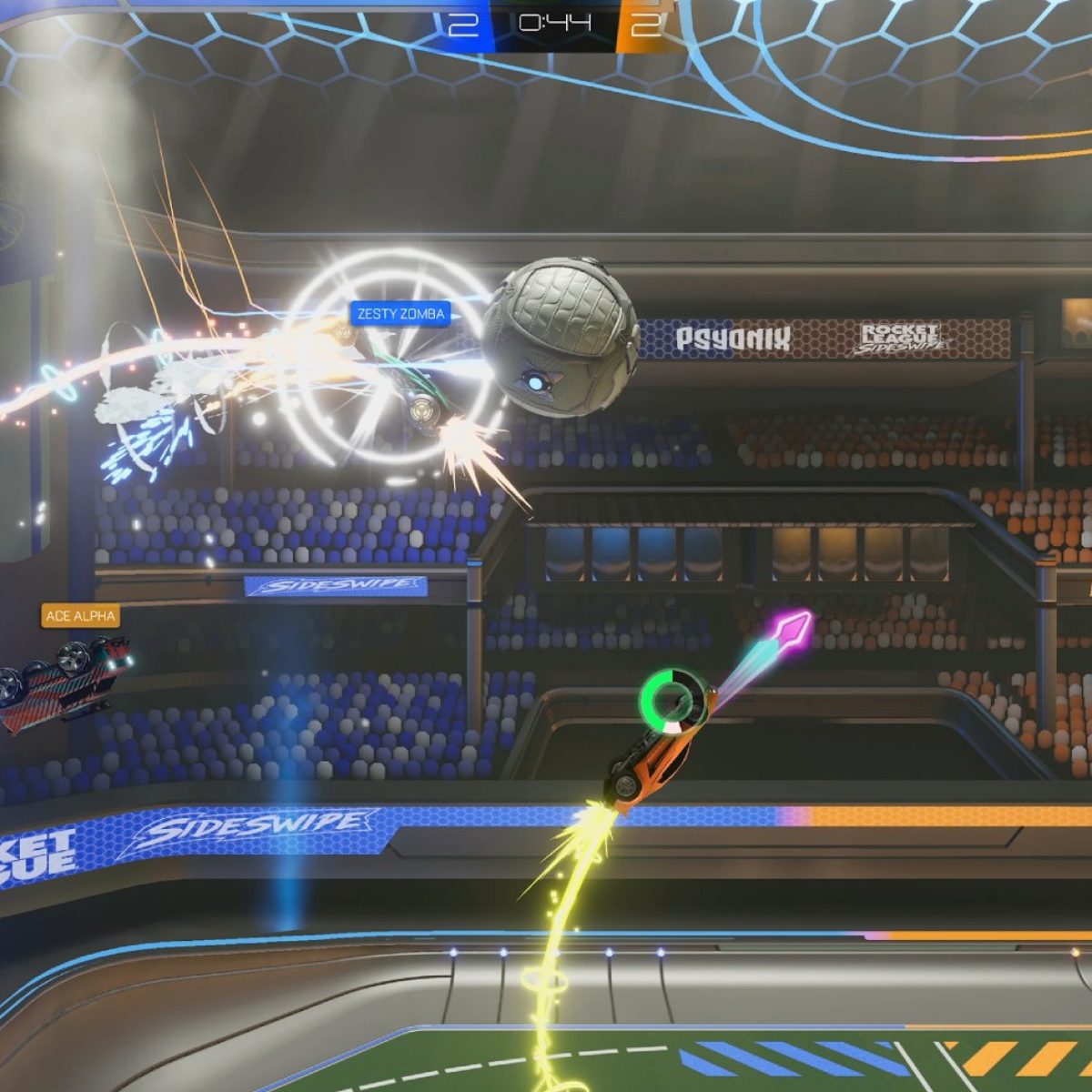The width and height of the screenshot is (1092, 1092).
Task: Select the ACE ALPHA player name tag
Action: (x=80, y=616)
